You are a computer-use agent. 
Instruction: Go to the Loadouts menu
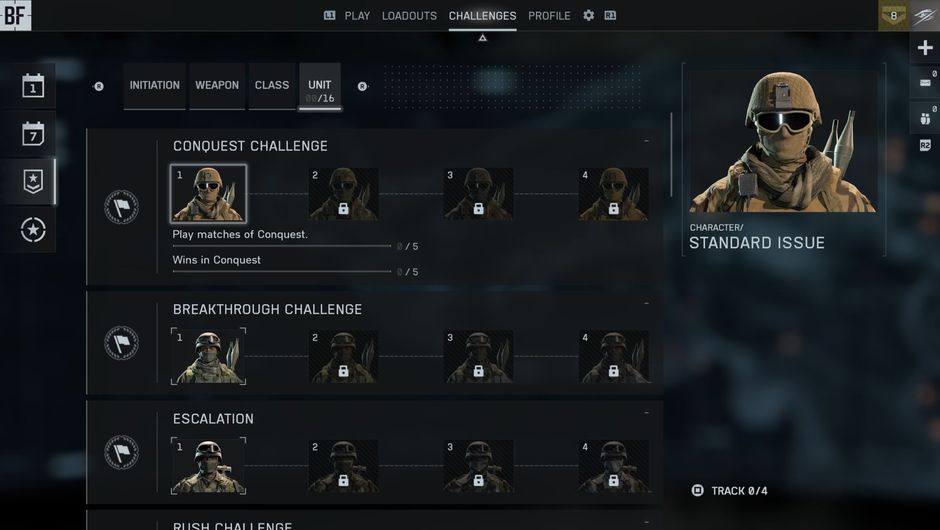(x=409, y=16)
